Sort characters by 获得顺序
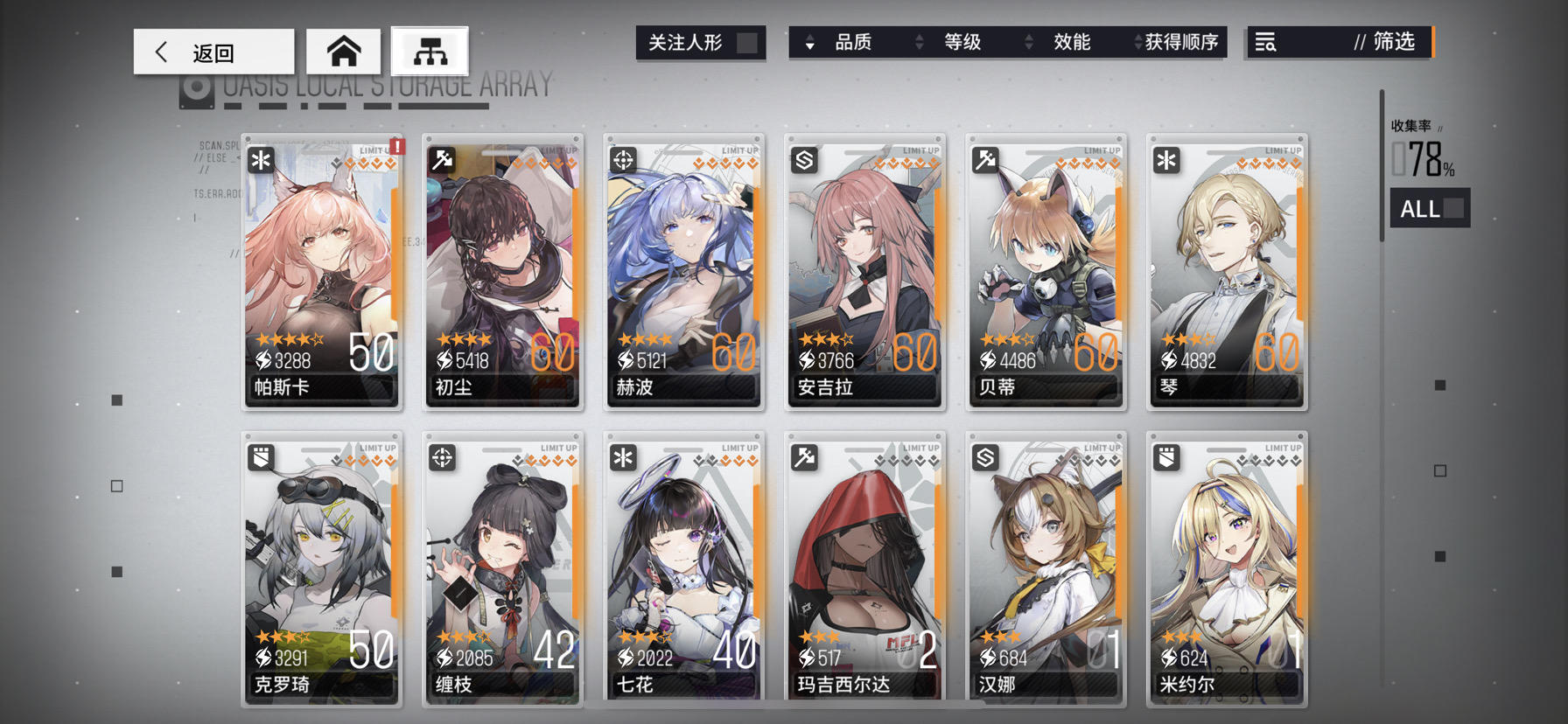Screen dimensions: 1568x724 (x=1177, y=42)
